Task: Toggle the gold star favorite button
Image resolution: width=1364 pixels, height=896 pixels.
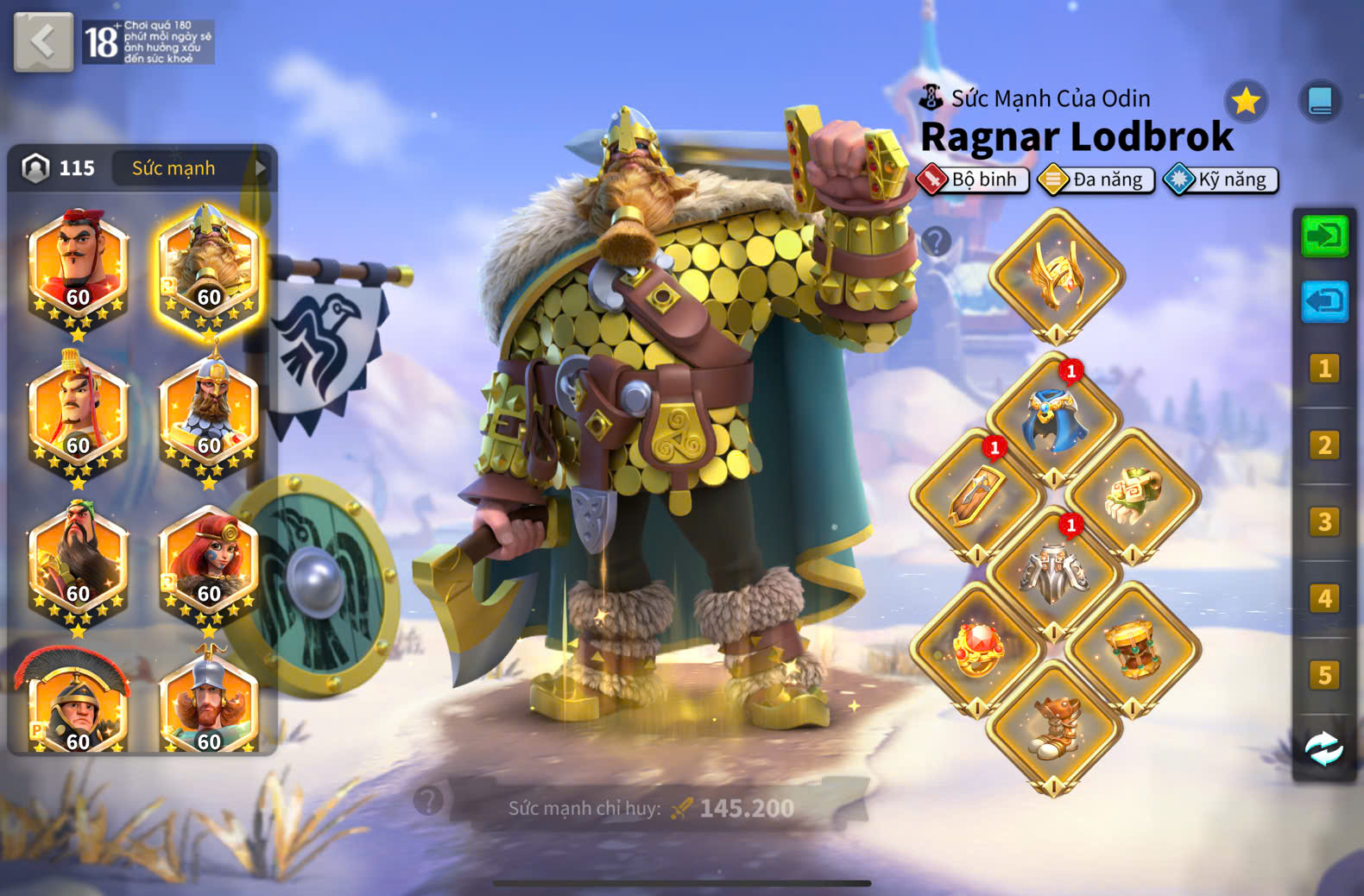Action: click(1246, 102)
